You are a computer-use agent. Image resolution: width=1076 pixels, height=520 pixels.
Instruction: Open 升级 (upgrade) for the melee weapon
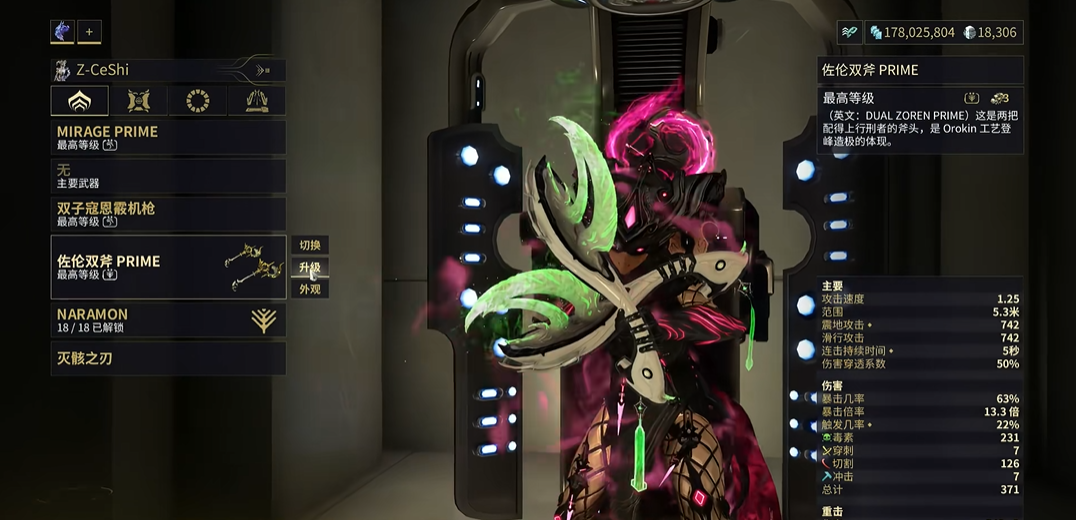pos(310,268)
